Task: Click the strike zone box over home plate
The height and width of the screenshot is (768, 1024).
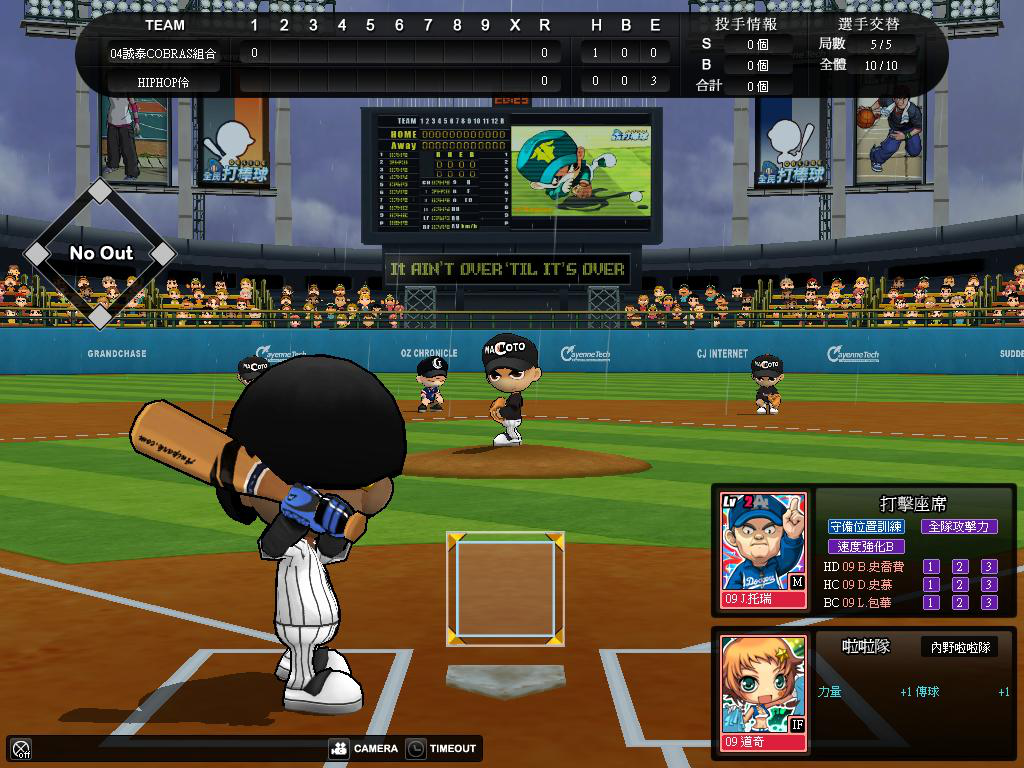Action: point(505,588)
